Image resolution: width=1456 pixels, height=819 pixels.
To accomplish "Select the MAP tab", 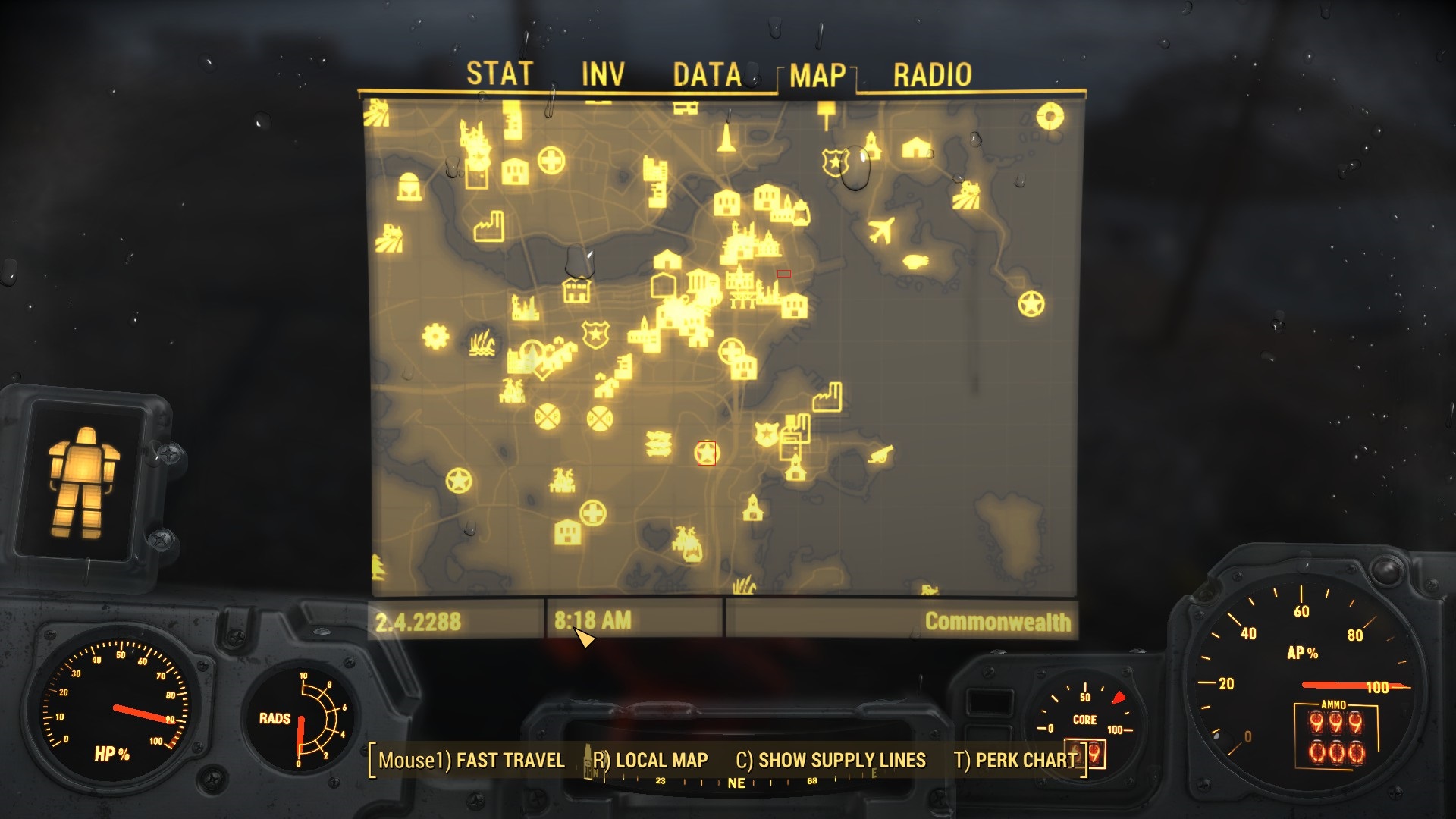I will click(x=817, y=75).
